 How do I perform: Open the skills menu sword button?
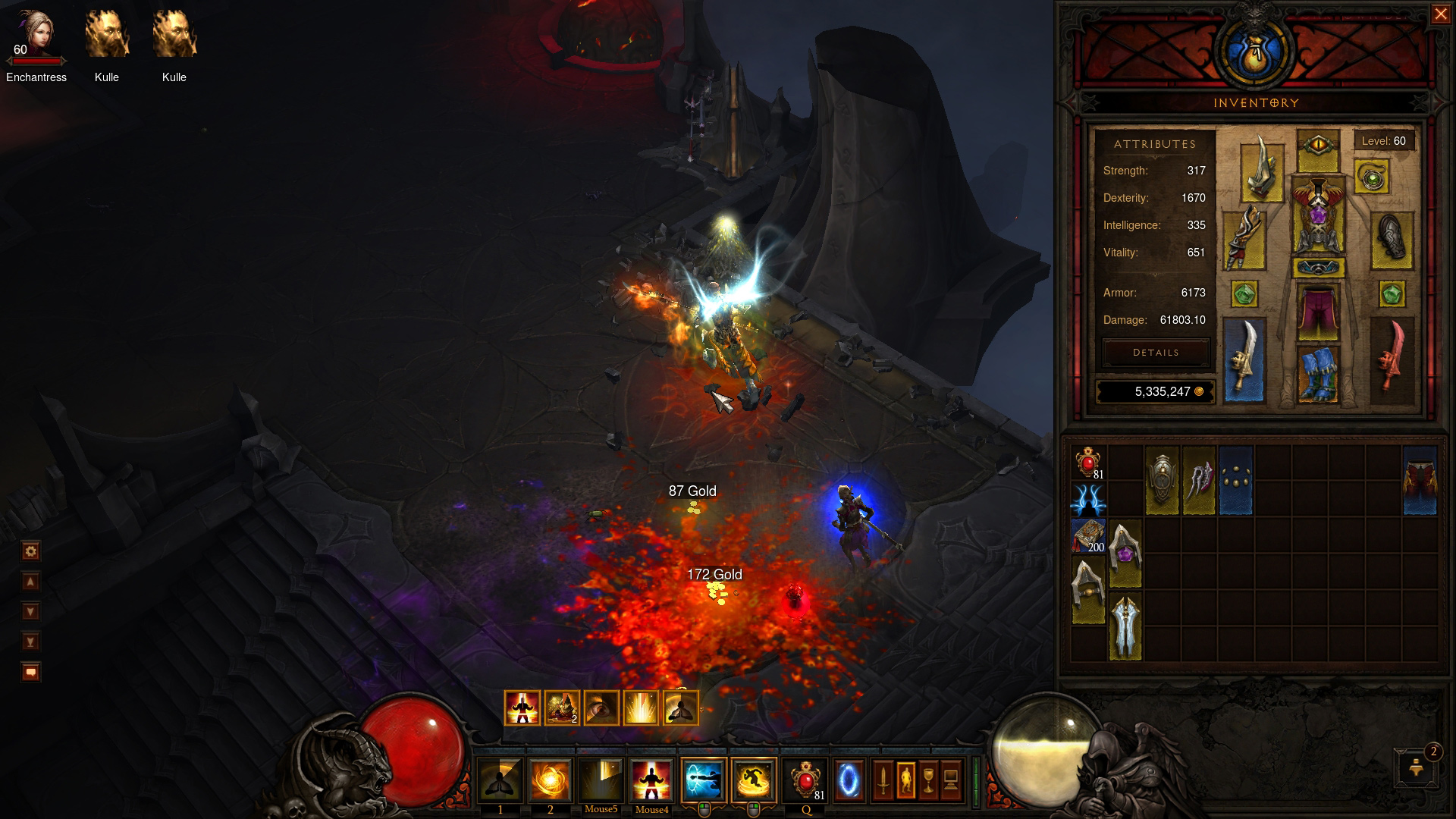883,780
